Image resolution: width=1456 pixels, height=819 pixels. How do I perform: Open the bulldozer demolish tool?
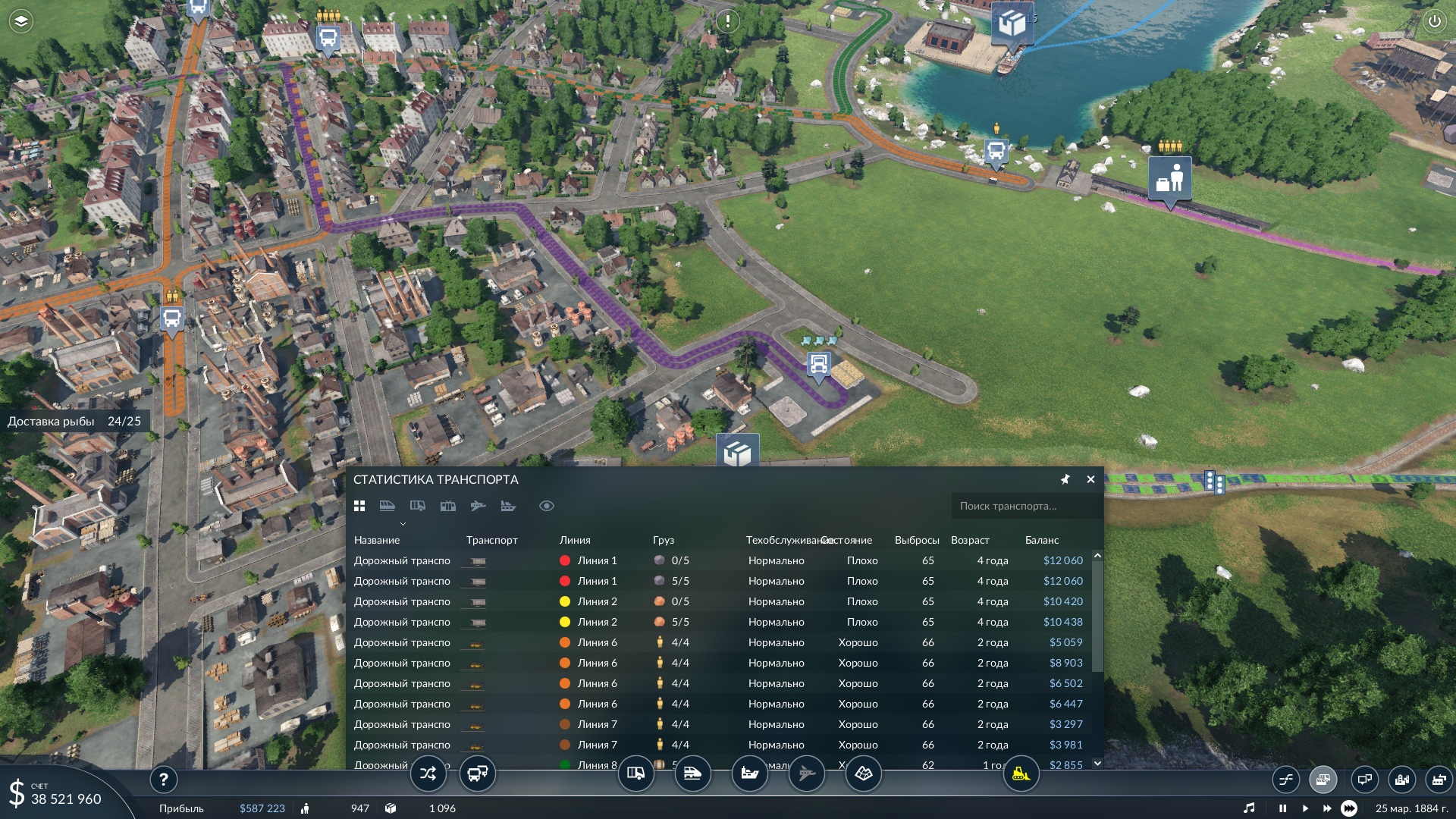pyautogui.click(x=1021, y=774)
